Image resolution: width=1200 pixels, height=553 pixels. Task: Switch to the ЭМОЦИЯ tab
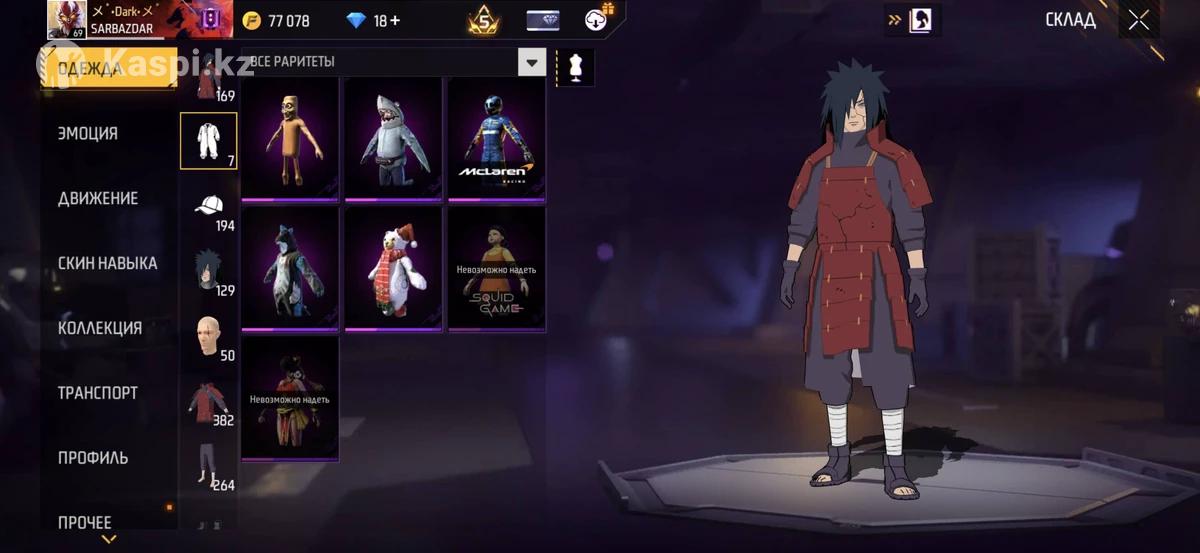[88, 134]
